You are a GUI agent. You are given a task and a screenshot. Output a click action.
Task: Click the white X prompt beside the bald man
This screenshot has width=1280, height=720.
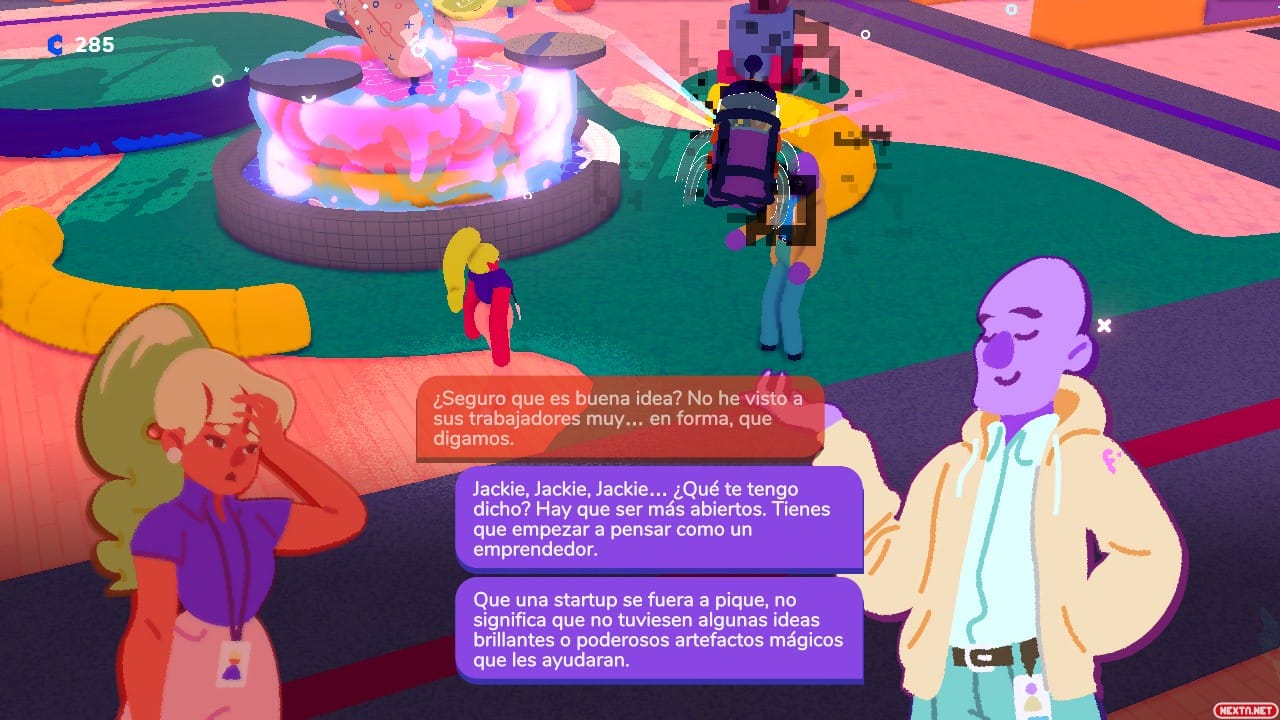[1104, 324]
